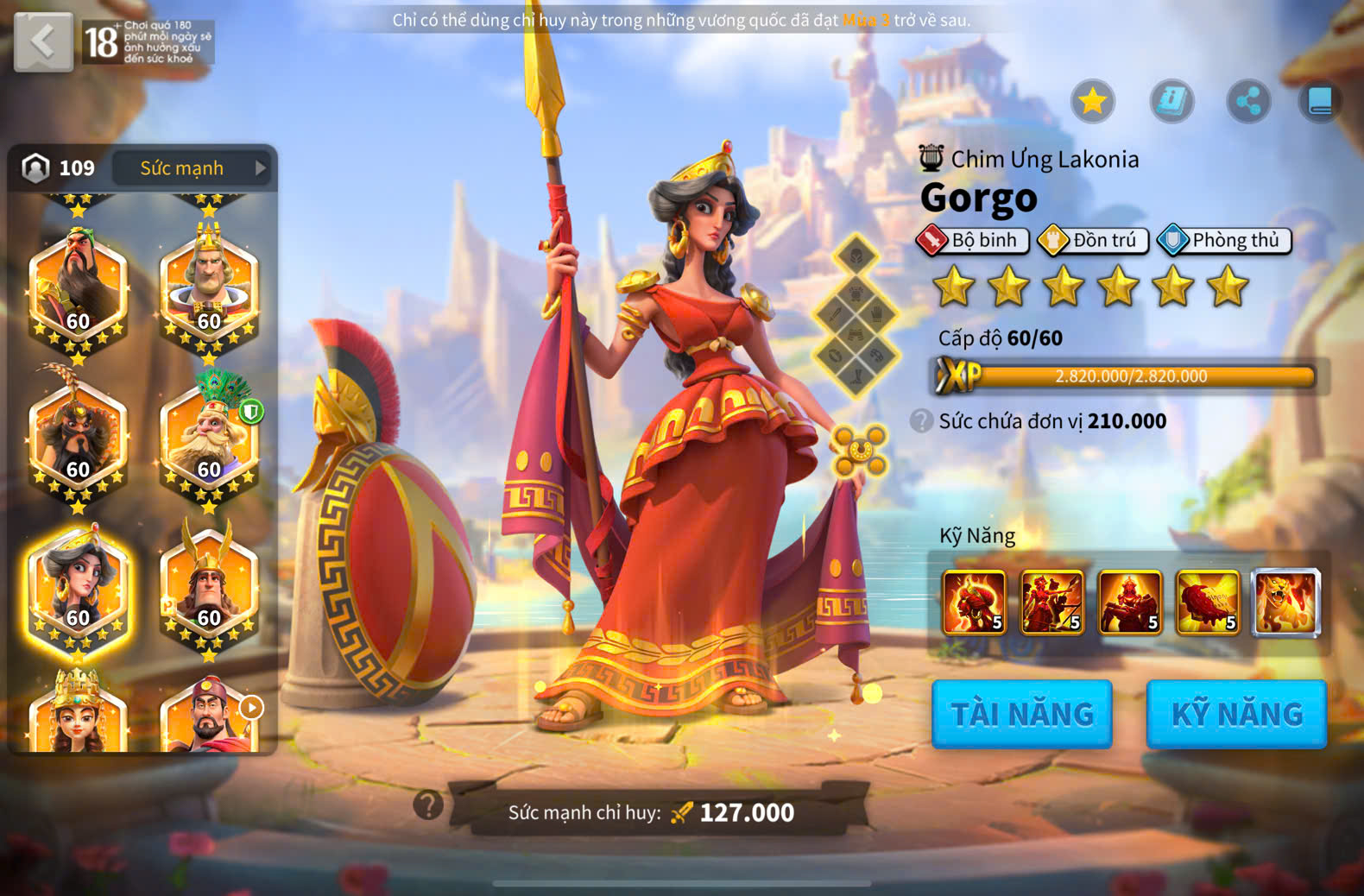Show help for commander power
The width and height of the screenshot is (1364, 896).
tap(428, 805)
